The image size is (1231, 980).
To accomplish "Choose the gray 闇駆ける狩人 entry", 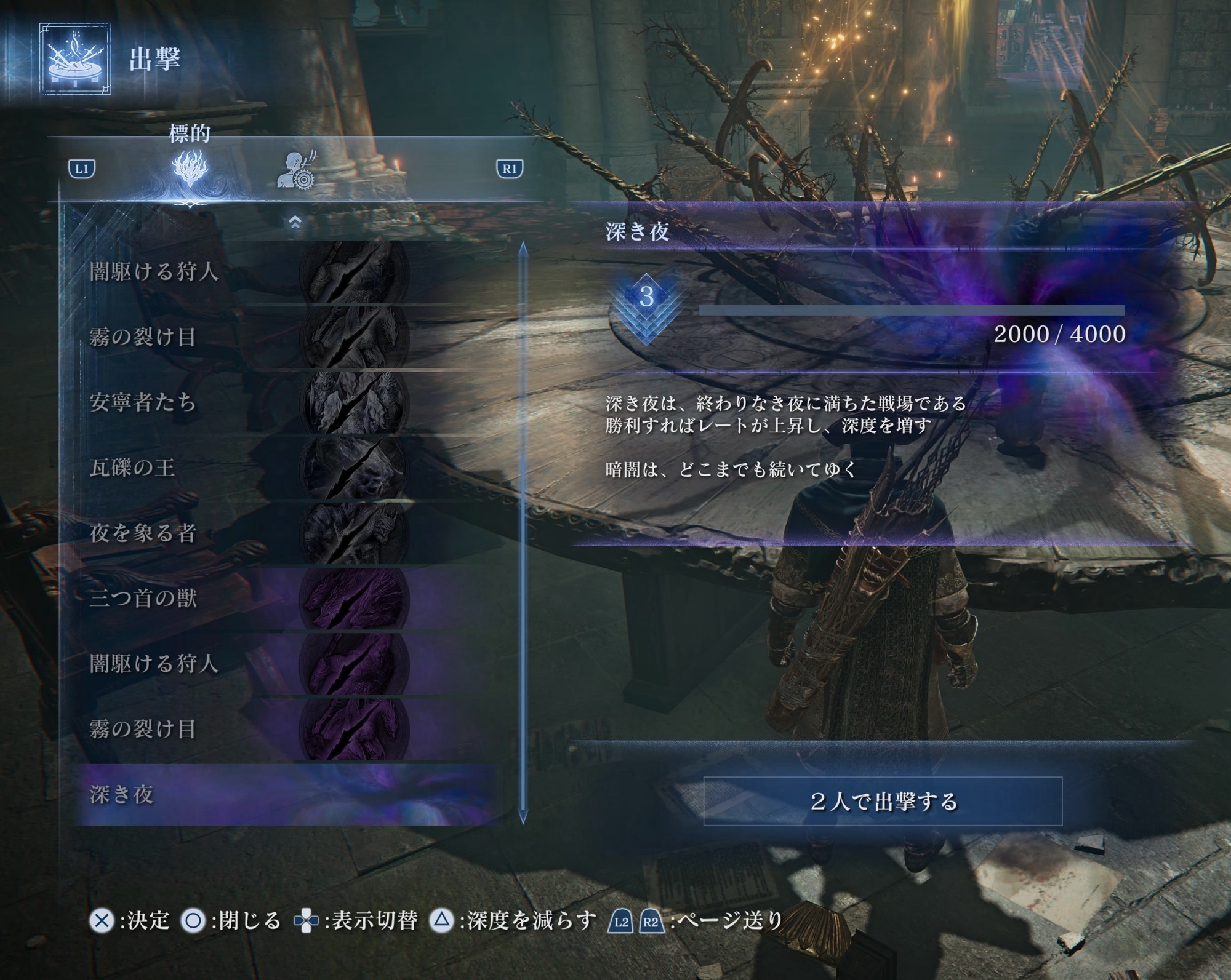I will click(x=246, y=271).
